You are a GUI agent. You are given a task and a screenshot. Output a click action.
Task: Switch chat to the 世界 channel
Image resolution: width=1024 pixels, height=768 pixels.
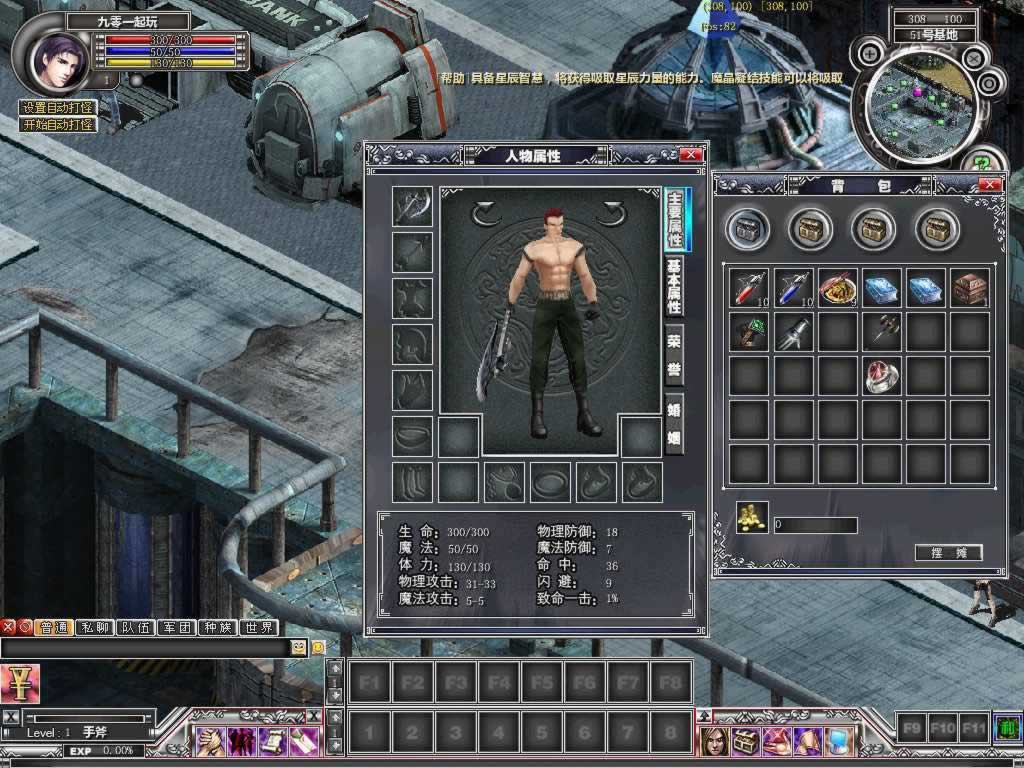[258, 628]
